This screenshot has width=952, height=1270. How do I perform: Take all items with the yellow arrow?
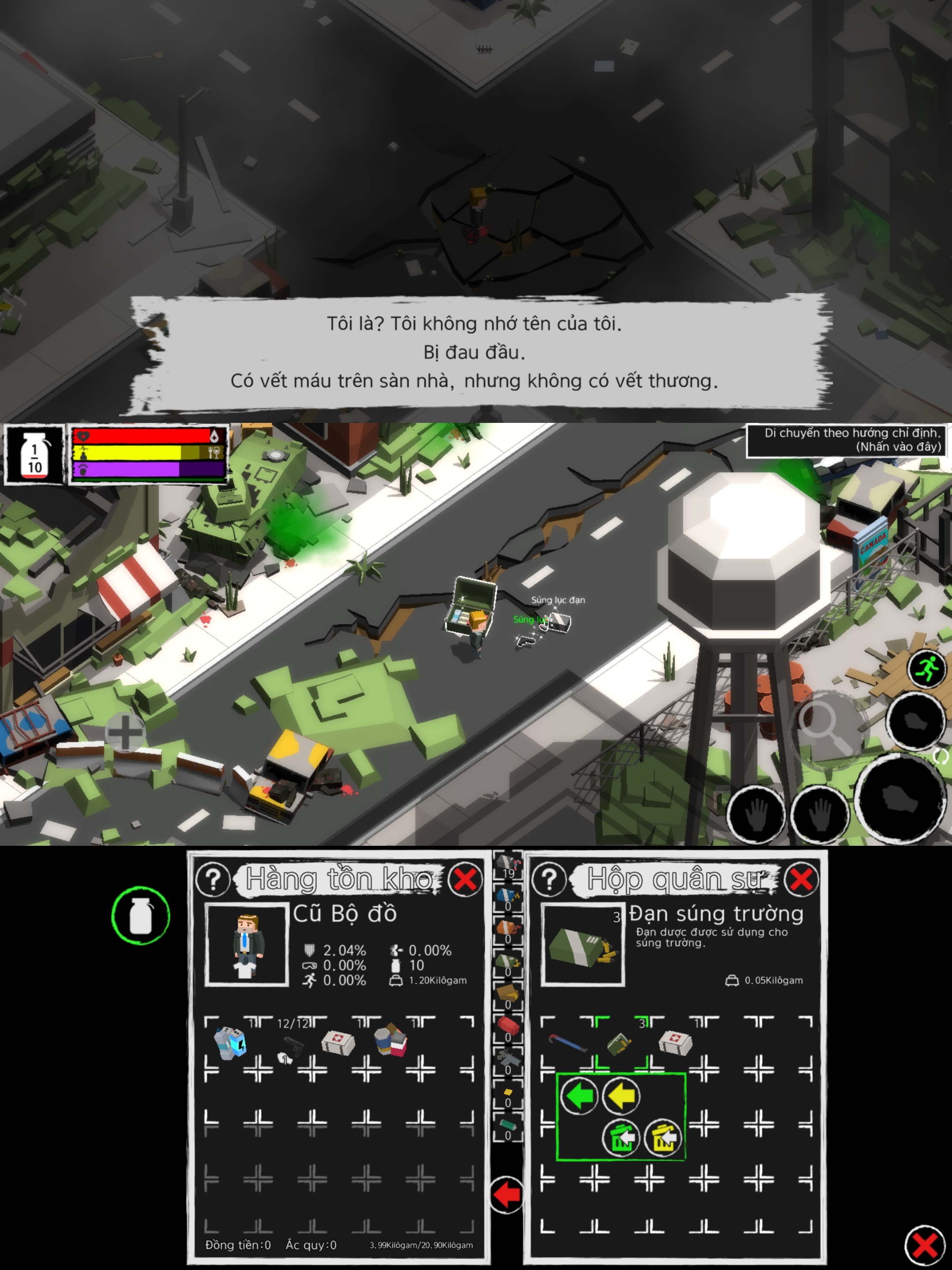(x=621, y=1096)
